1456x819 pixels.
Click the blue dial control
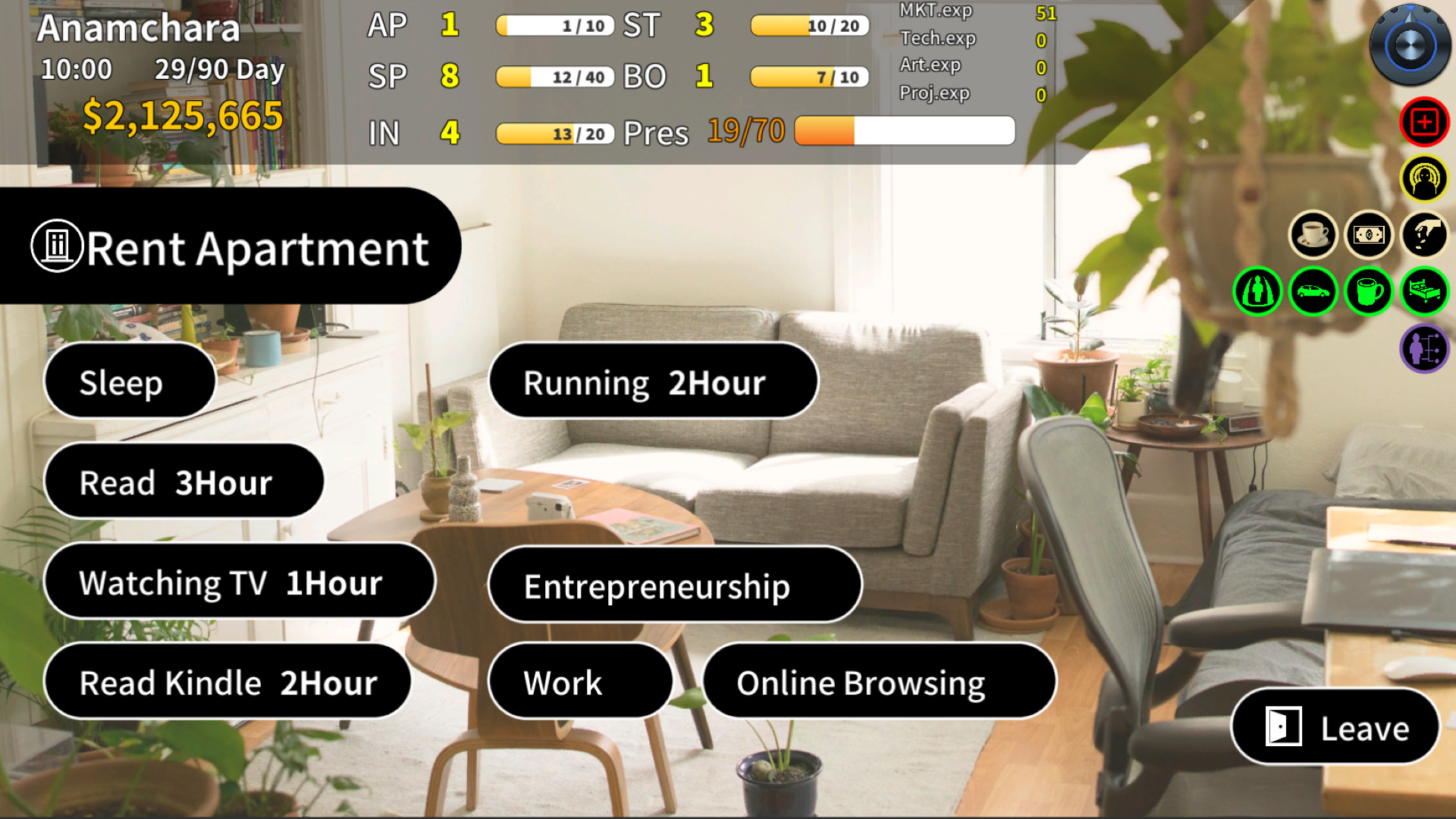coord(1408,45)
